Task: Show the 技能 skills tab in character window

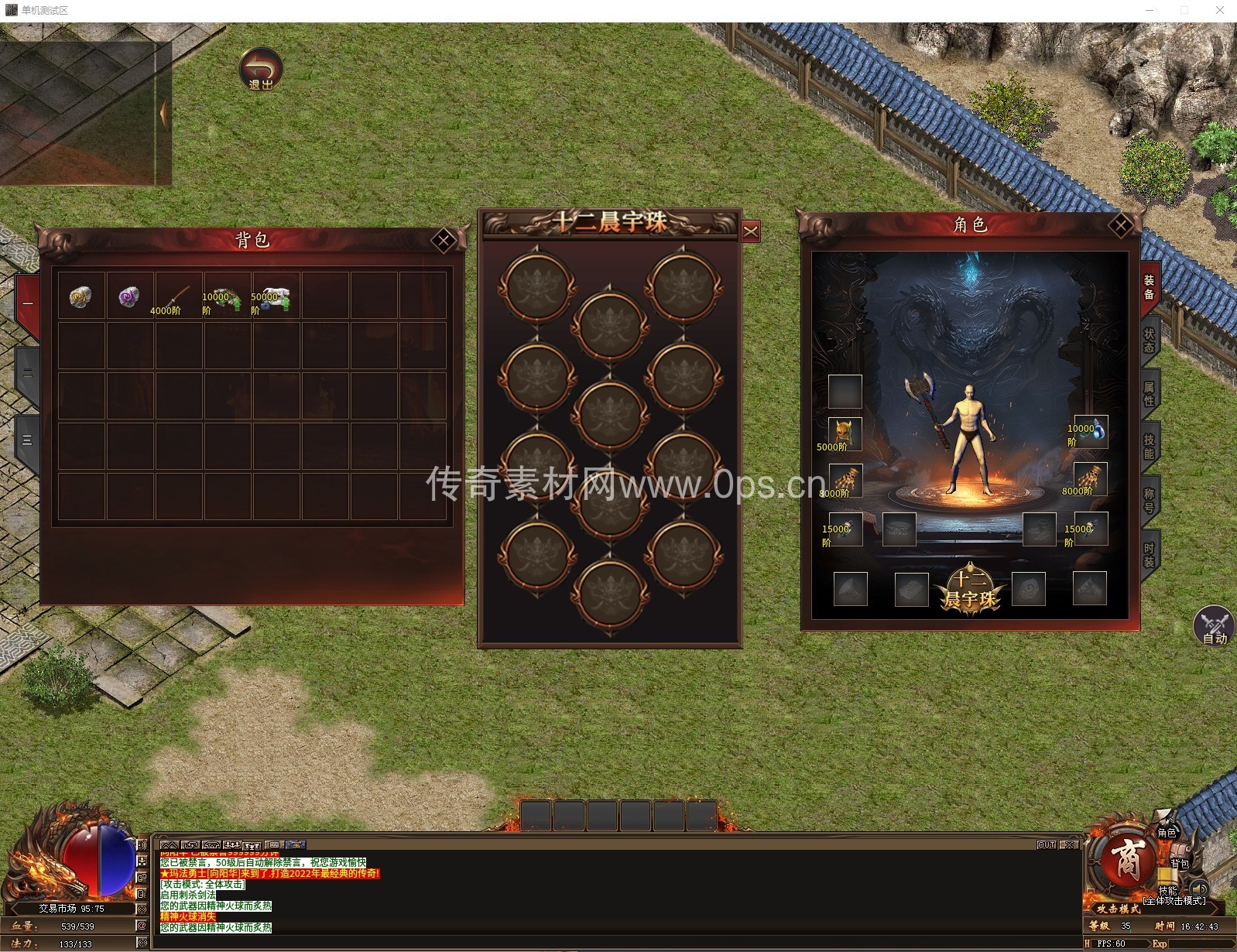Action: [x=1150, y=446]
